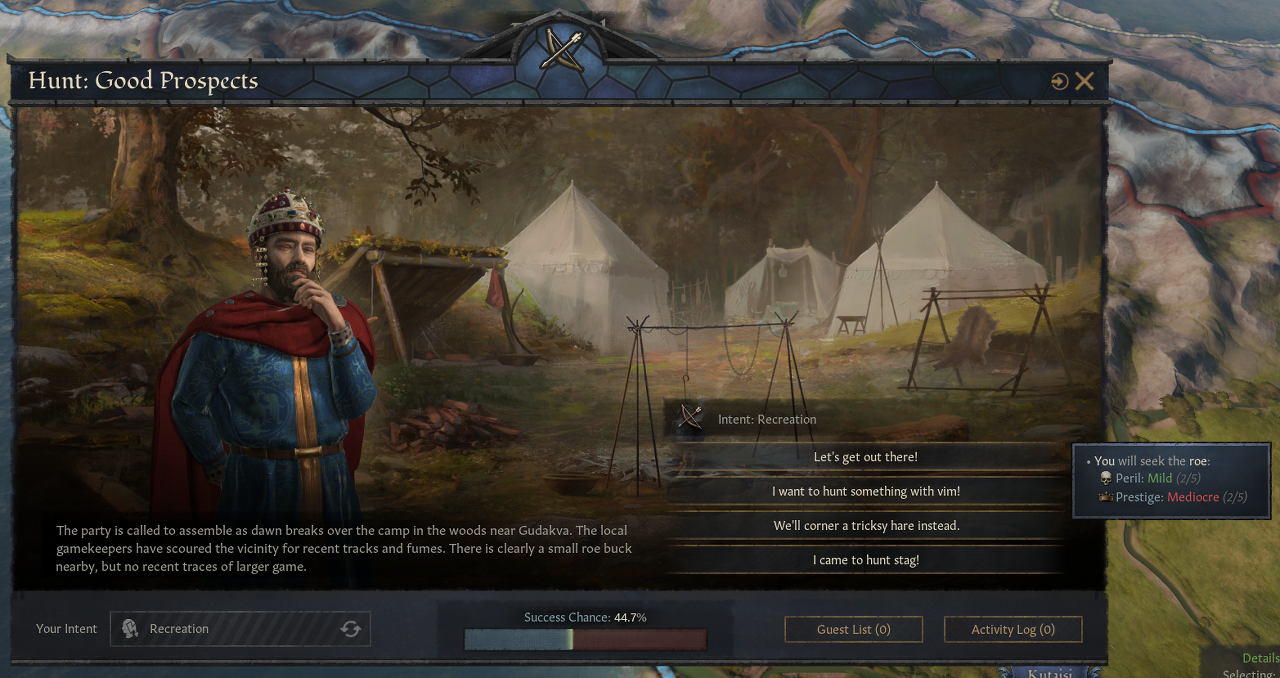Screen dimensions: 1280x678
Task: Open the Guest List
Action: coord(853,629)
